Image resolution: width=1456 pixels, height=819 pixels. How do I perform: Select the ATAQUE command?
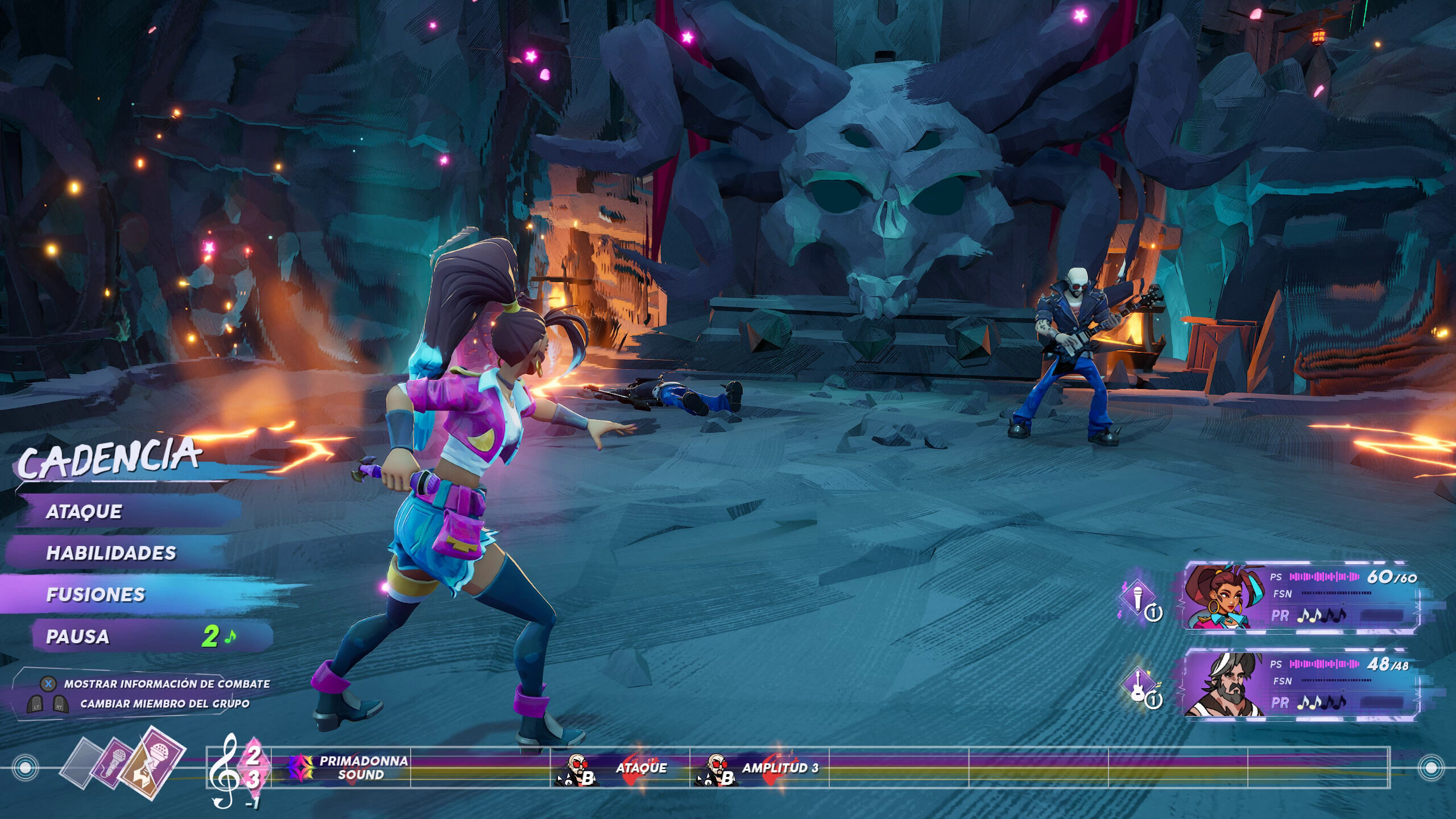pyautogui.click(x=84, y=511)
